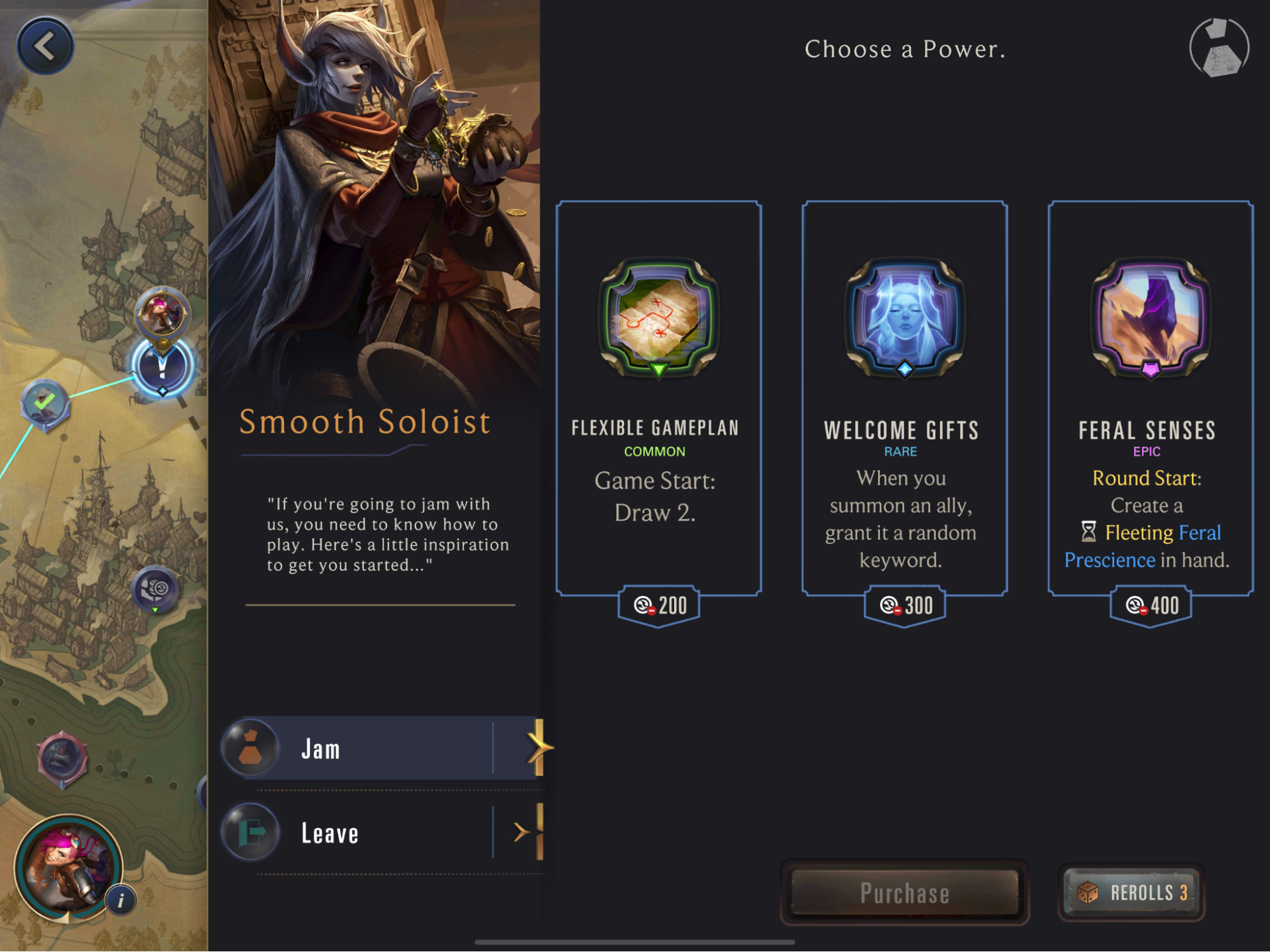Select the shop coin map node
This screenshot has width=1270, height=952.
[155, 589]
